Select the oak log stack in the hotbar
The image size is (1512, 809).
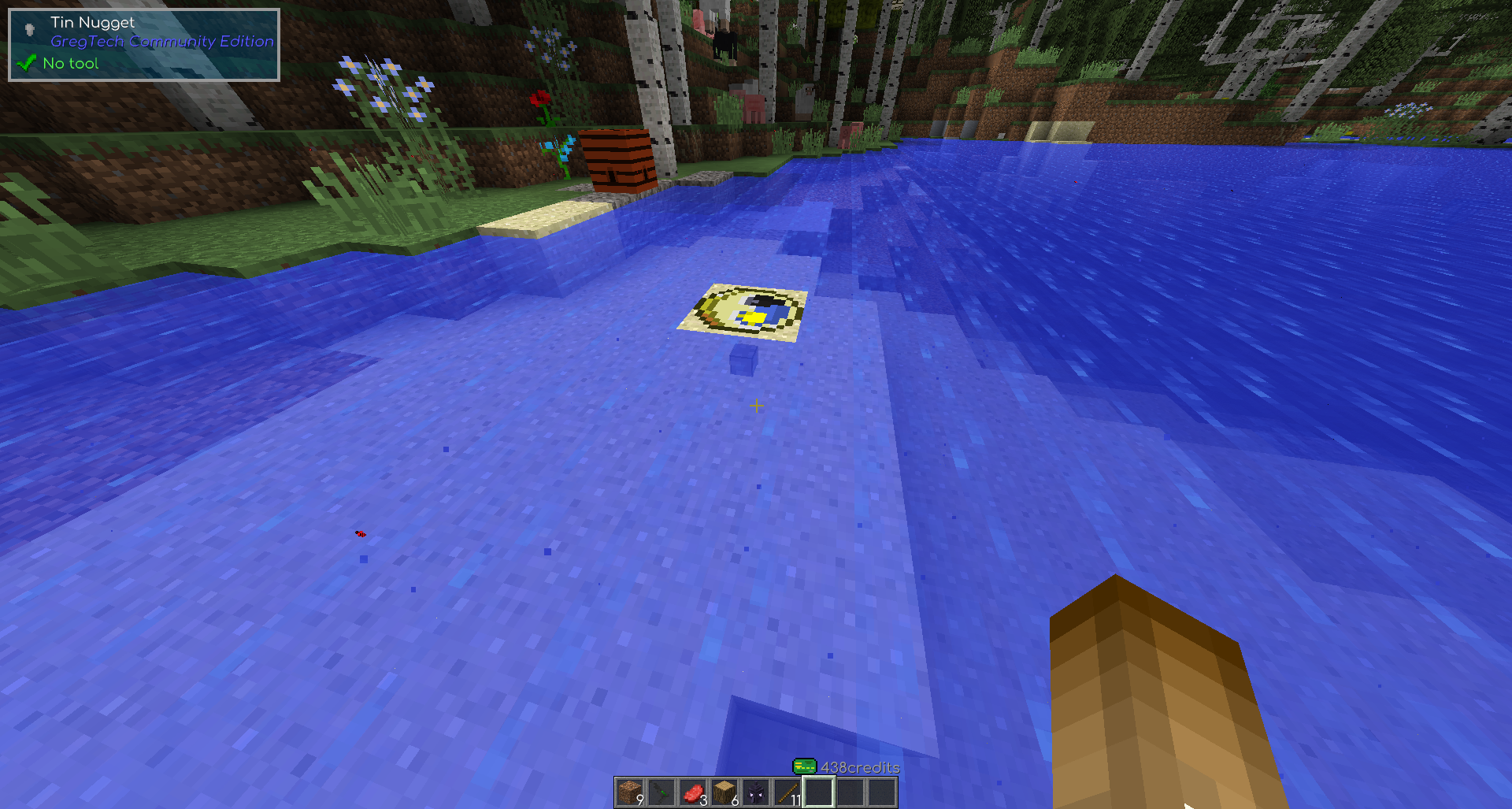tap(724, 792)
